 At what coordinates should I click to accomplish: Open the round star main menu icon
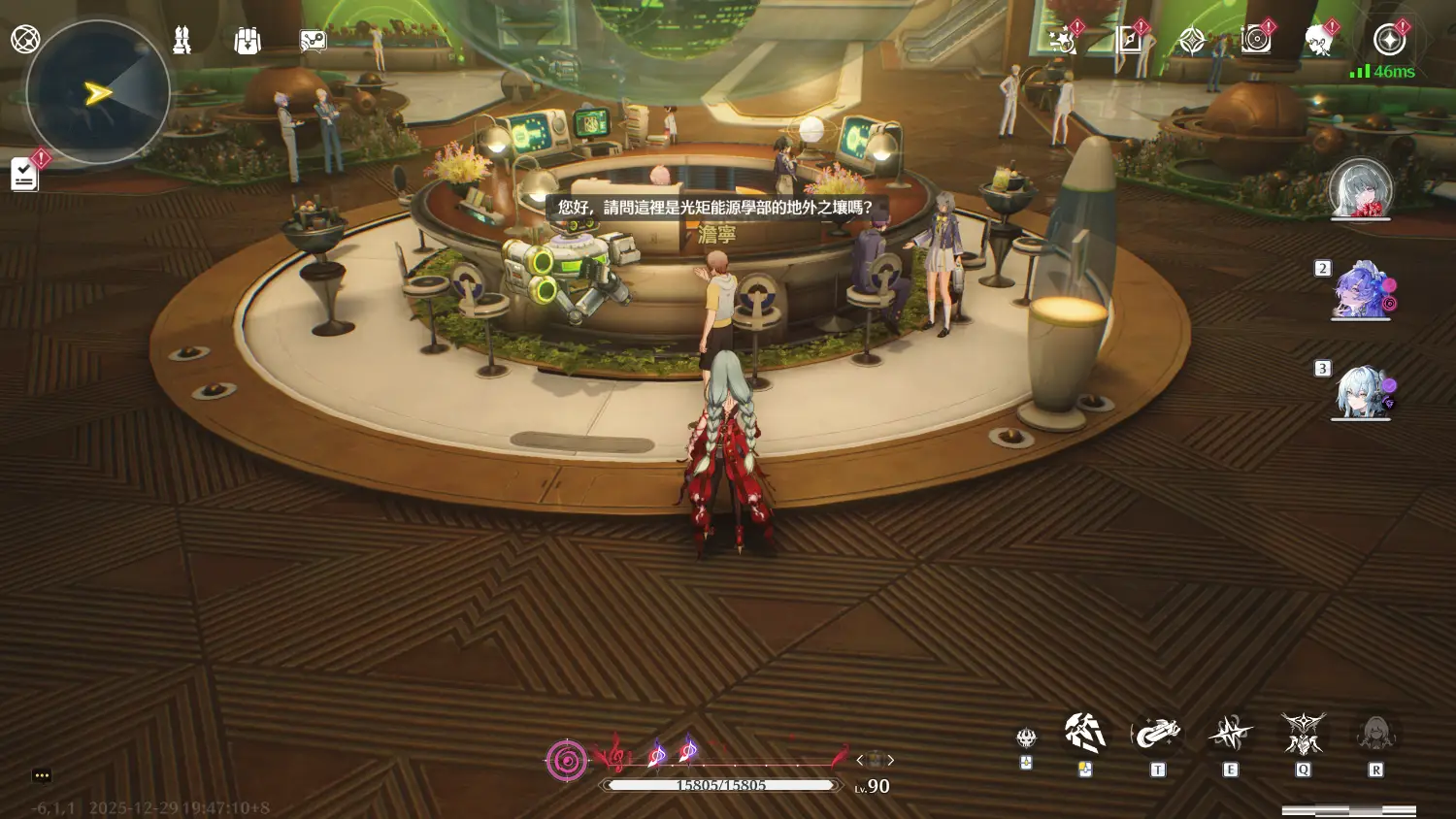[1390, 40]
